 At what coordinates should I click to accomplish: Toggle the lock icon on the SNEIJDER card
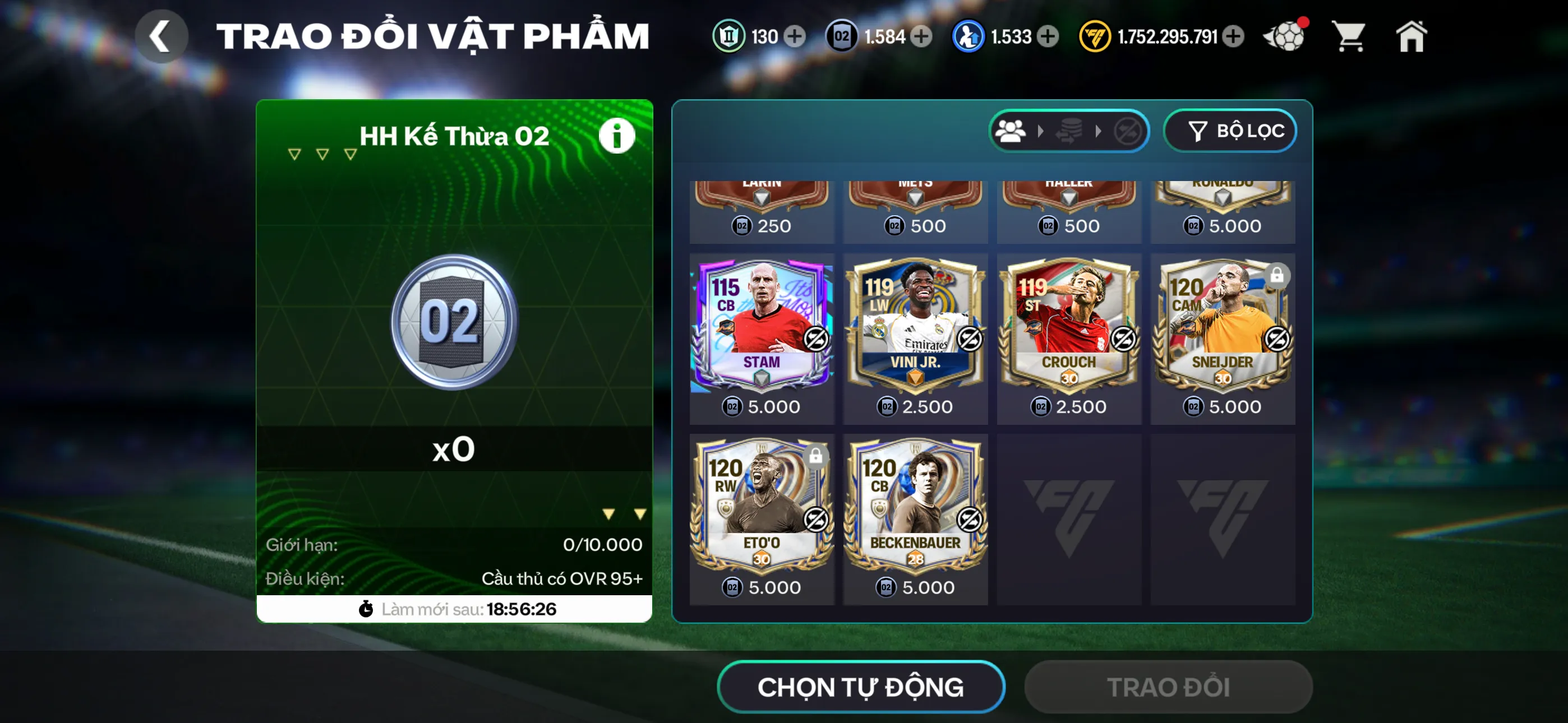(x=1276, y=276)
